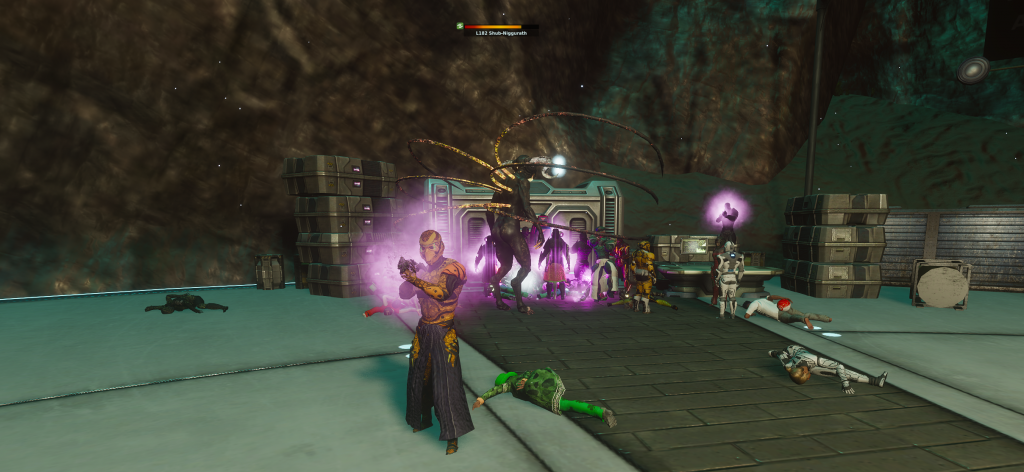This screenshot has width=1024, height=472.
Task: Click the green status icon beside the boss bar
Action: (459, 26)
